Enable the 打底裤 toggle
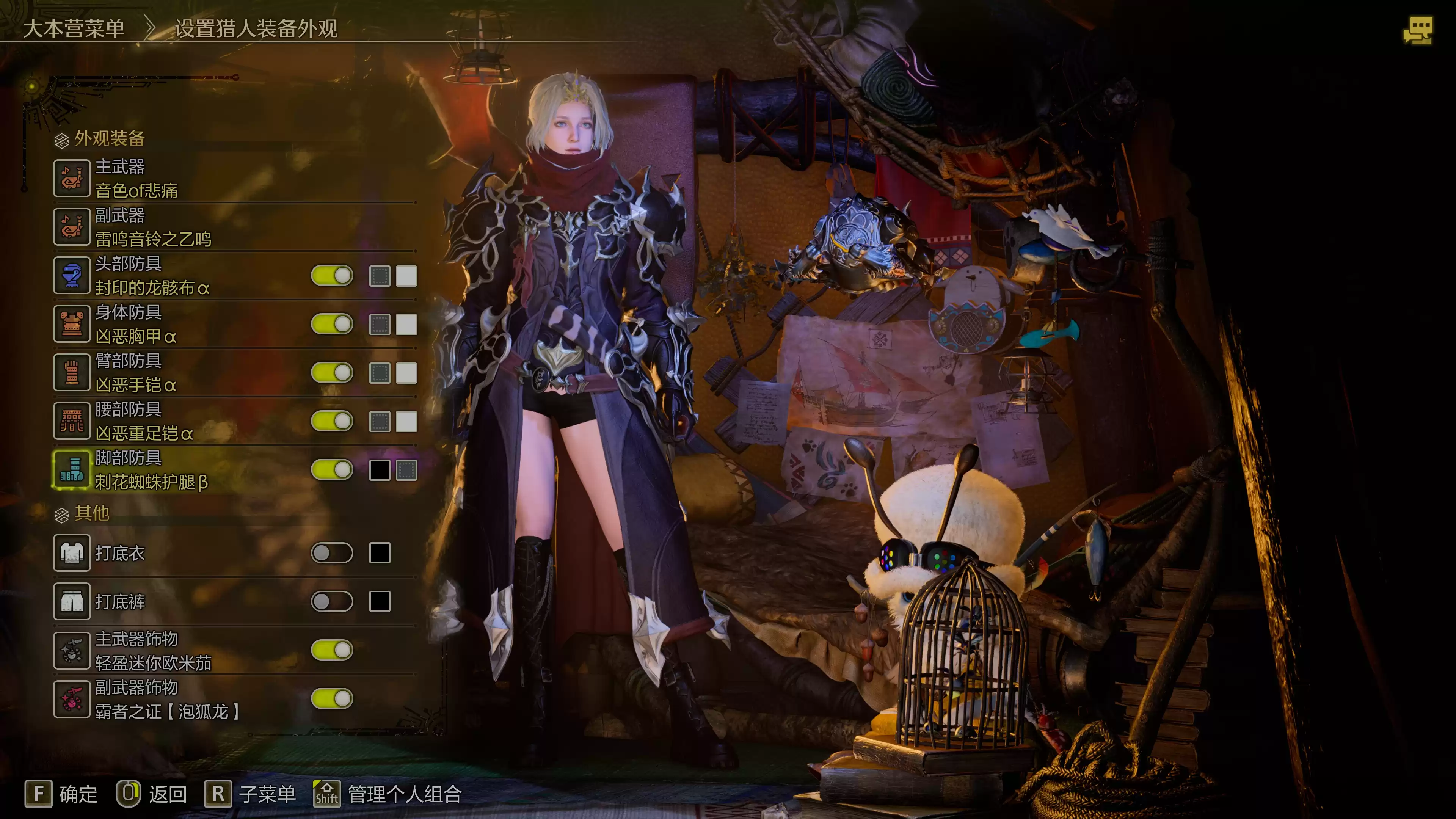This screenshot has width=1456, height=819. (x=332, y=601)
